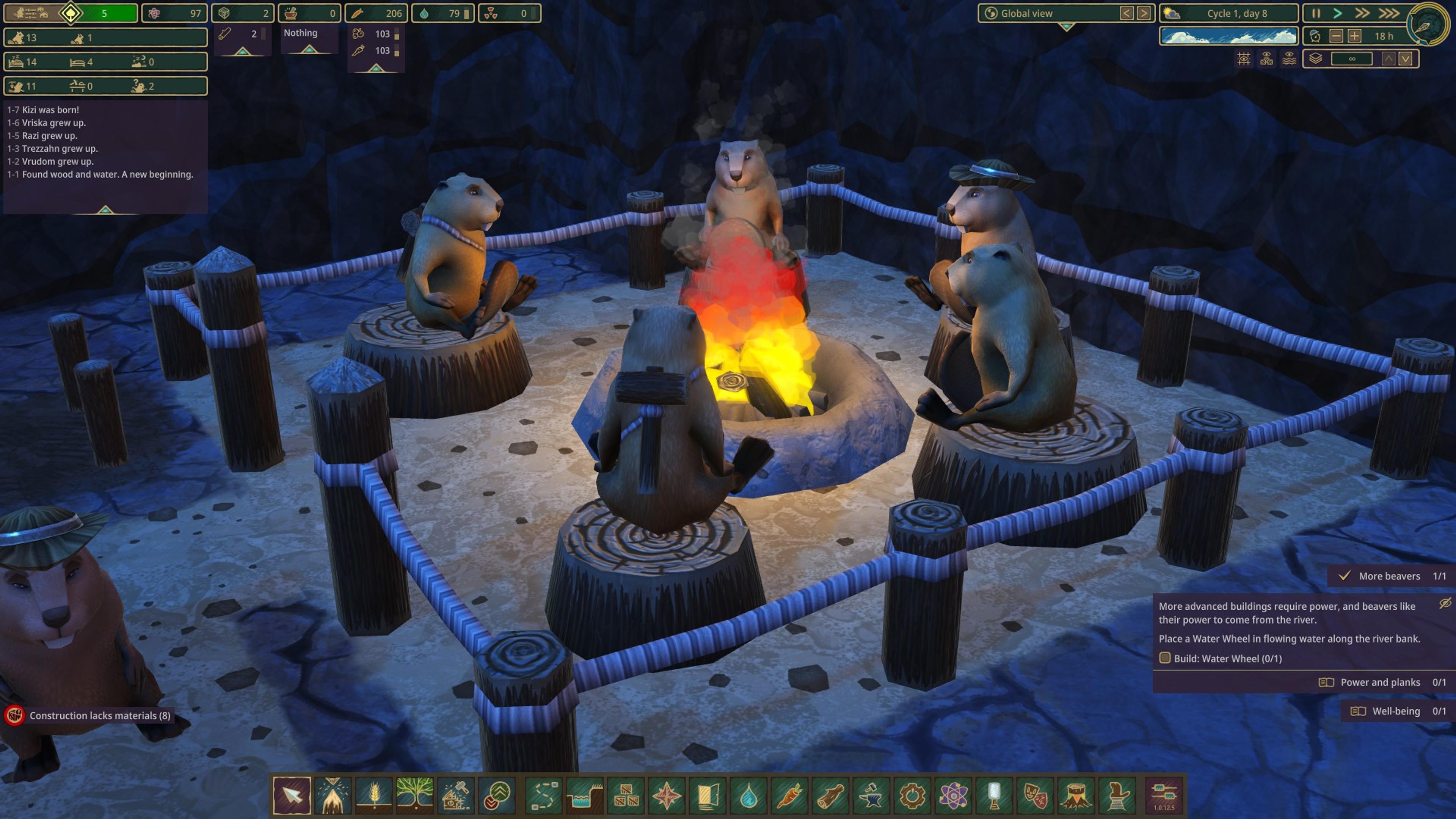Screen dimensions: 1456x819
Task: Open the Well-being tutorial entry
Action: [1395, 711]
